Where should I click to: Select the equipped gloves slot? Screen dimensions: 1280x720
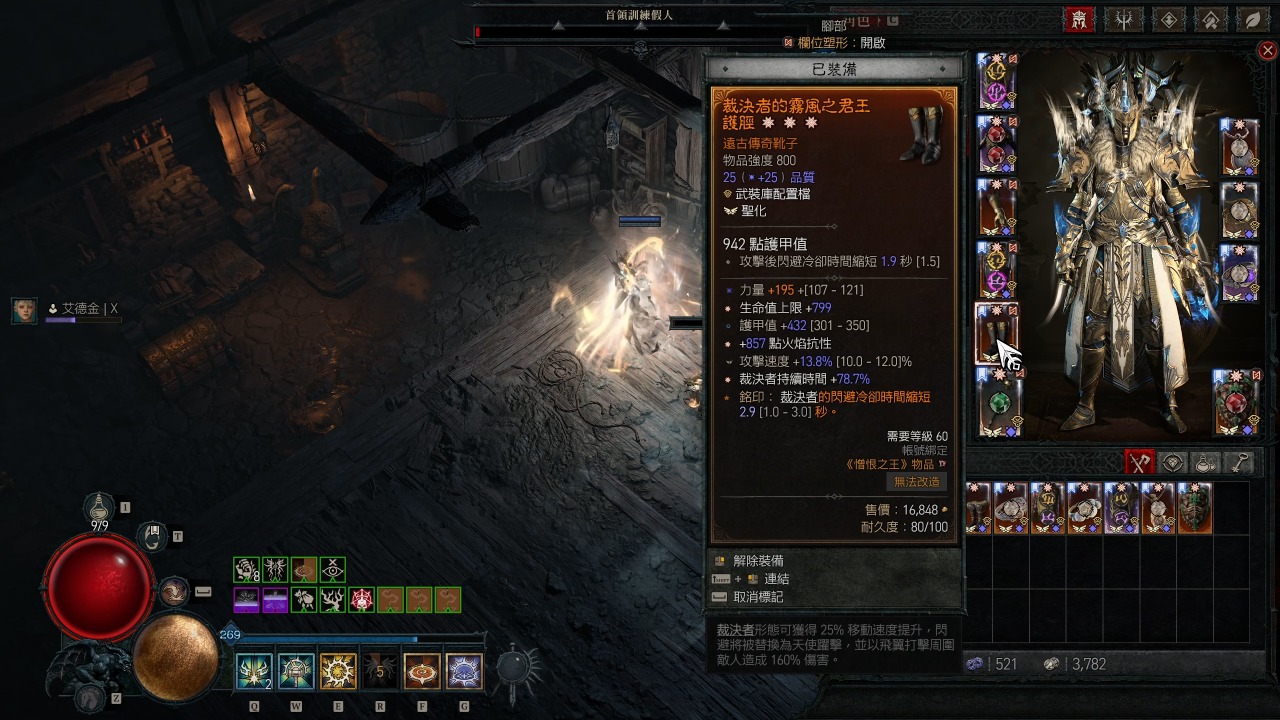997,208
